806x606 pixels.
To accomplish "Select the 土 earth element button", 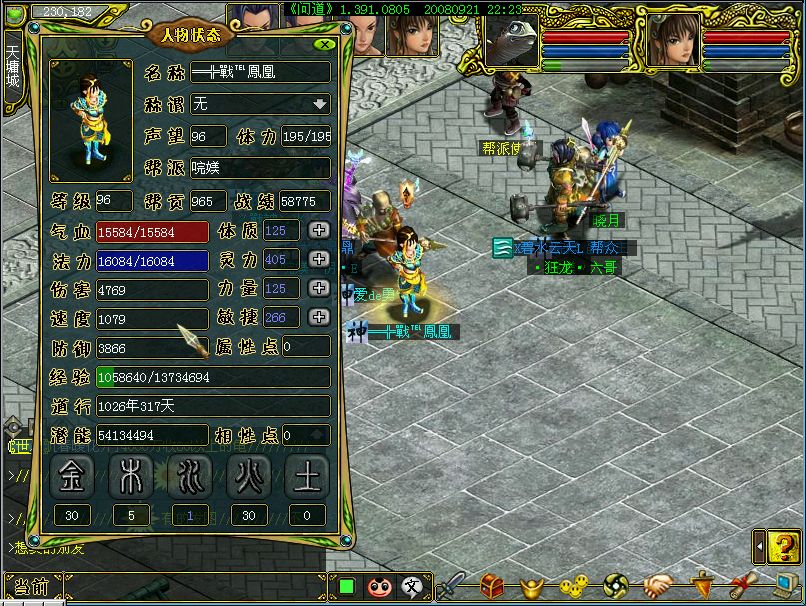I will click(x=307, y=477).
